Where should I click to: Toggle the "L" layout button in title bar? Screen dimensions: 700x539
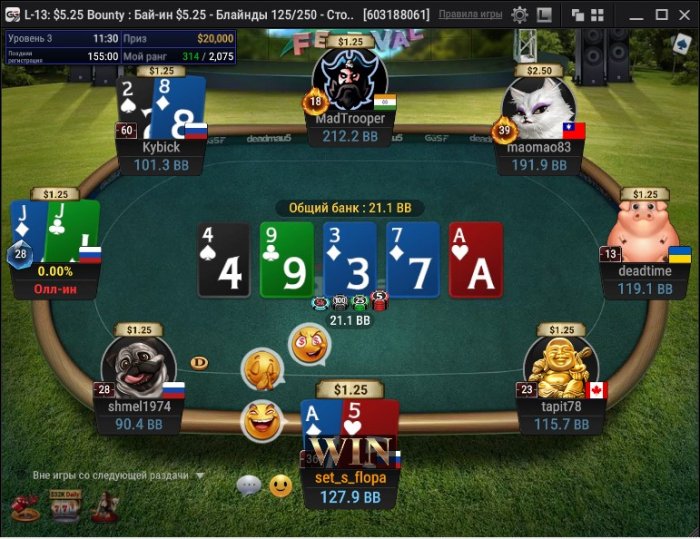coord(545,15)
